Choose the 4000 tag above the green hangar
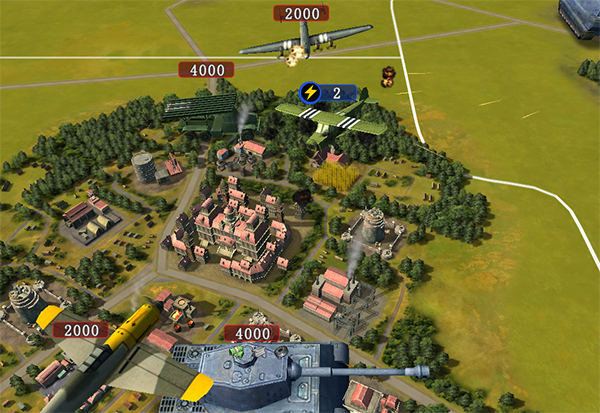 tap(206, 70)
